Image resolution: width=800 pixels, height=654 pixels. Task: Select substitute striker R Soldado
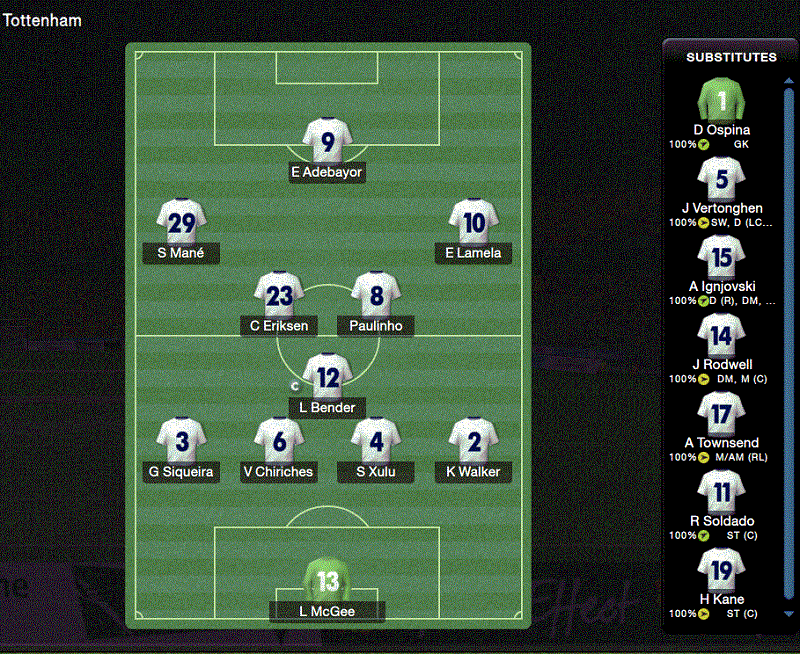(x=721, y=492)
